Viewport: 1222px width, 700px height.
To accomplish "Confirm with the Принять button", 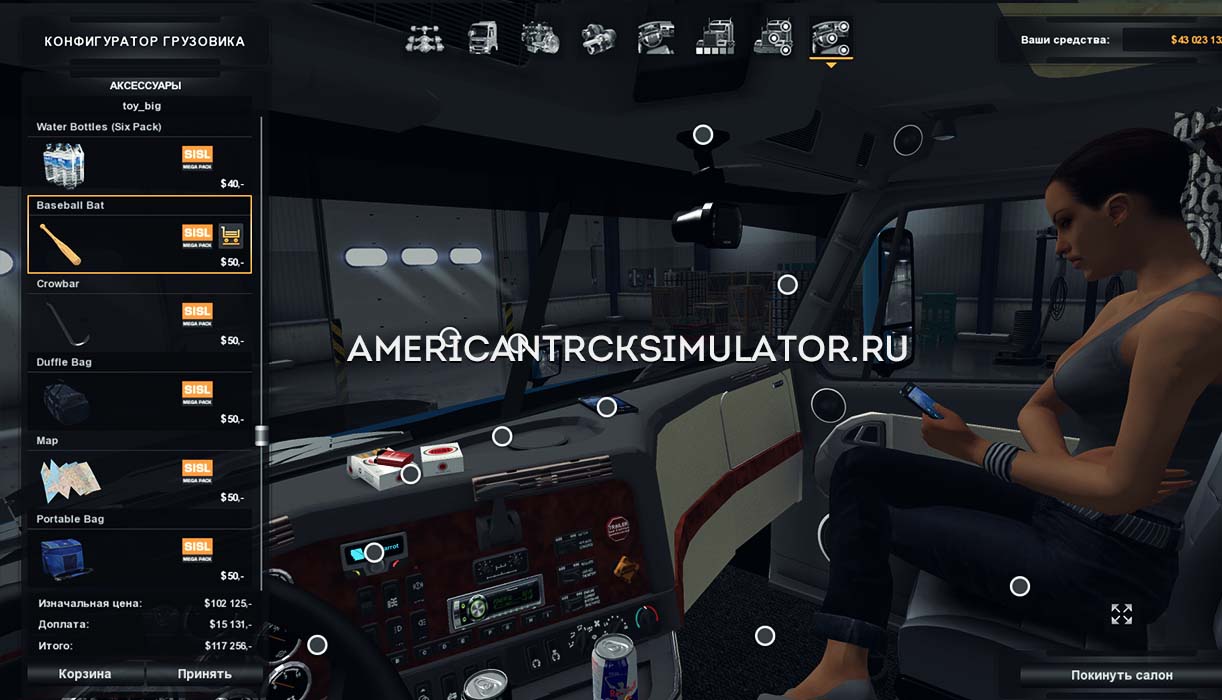I will (205, 674).
